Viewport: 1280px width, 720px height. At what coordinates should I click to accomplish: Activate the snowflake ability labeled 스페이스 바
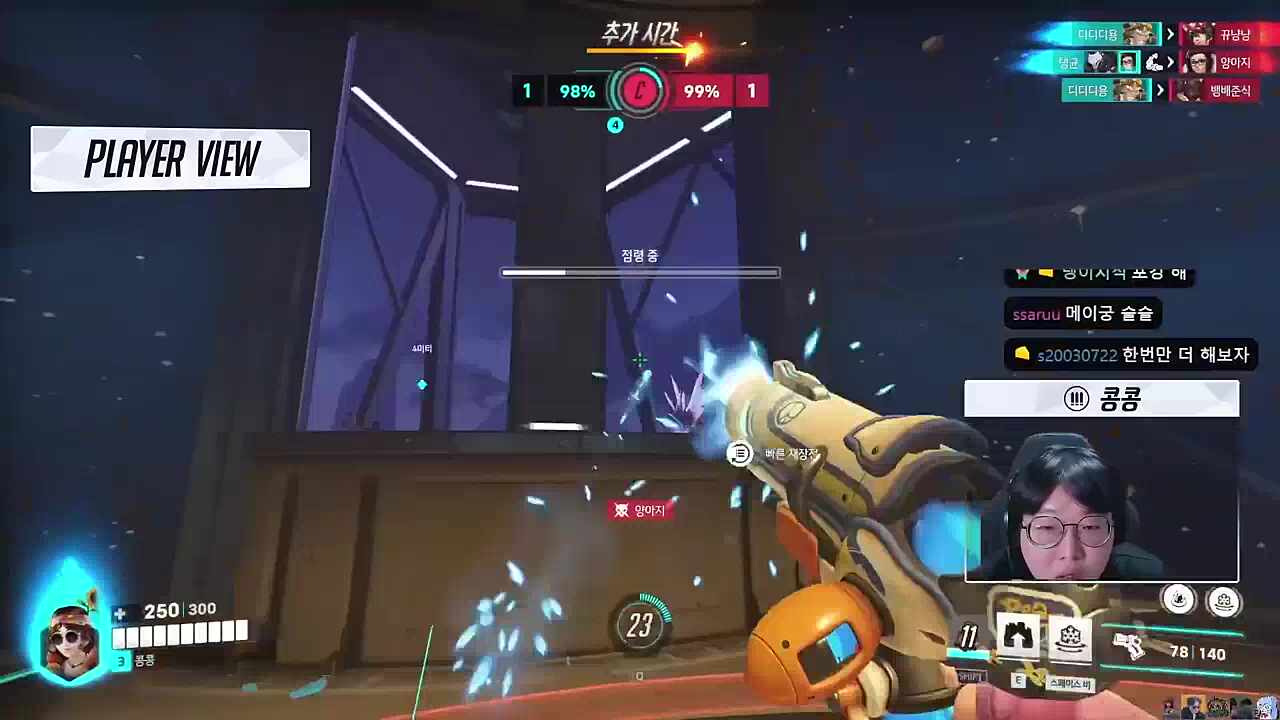coord(1069,639)
